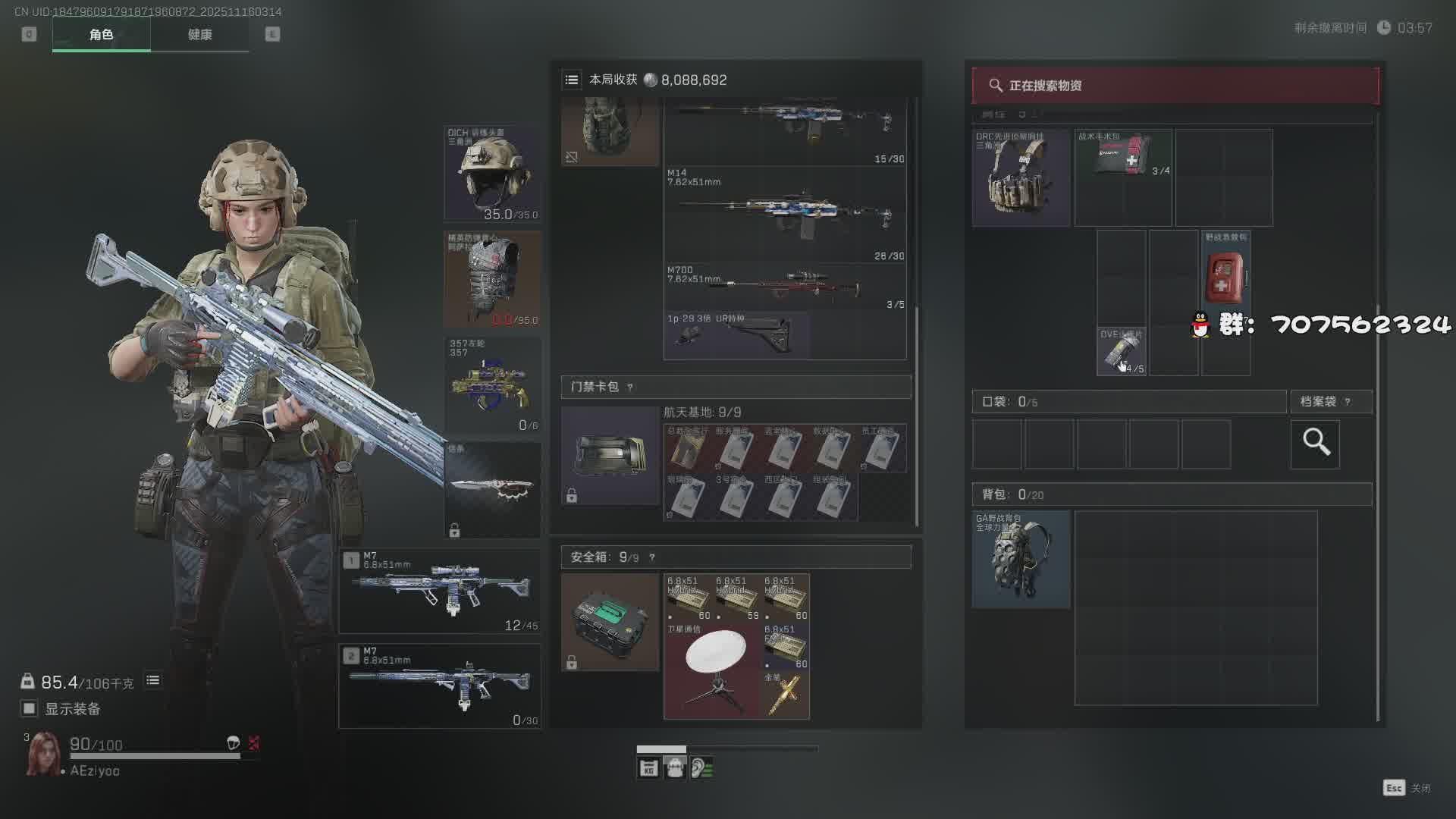
Task: Select the GA field backpack in loot
Action: click(x=1021, y=559)
